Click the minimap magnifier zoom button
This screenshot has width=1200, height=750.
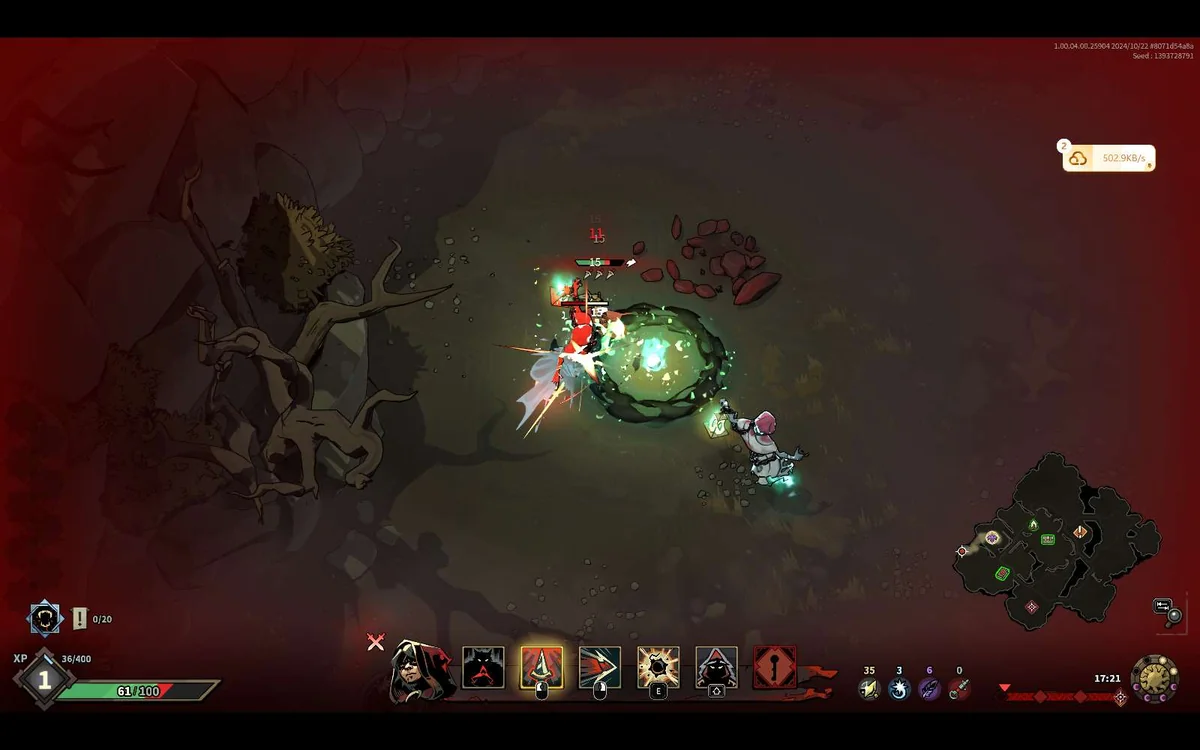coord(1174,615)
